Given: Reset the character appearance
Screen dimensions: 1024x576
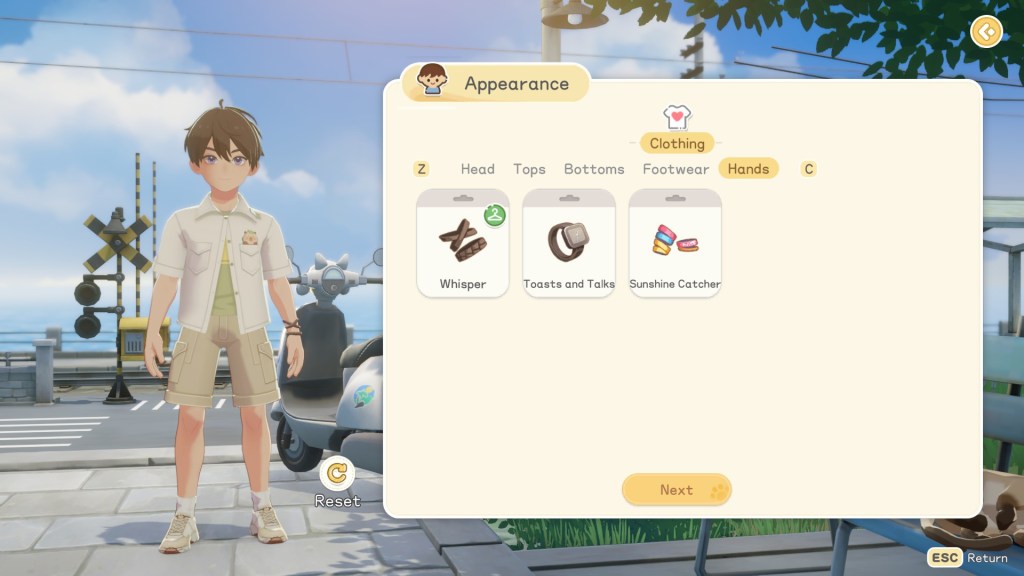Looking at the screenshot, I should point(338,476).
